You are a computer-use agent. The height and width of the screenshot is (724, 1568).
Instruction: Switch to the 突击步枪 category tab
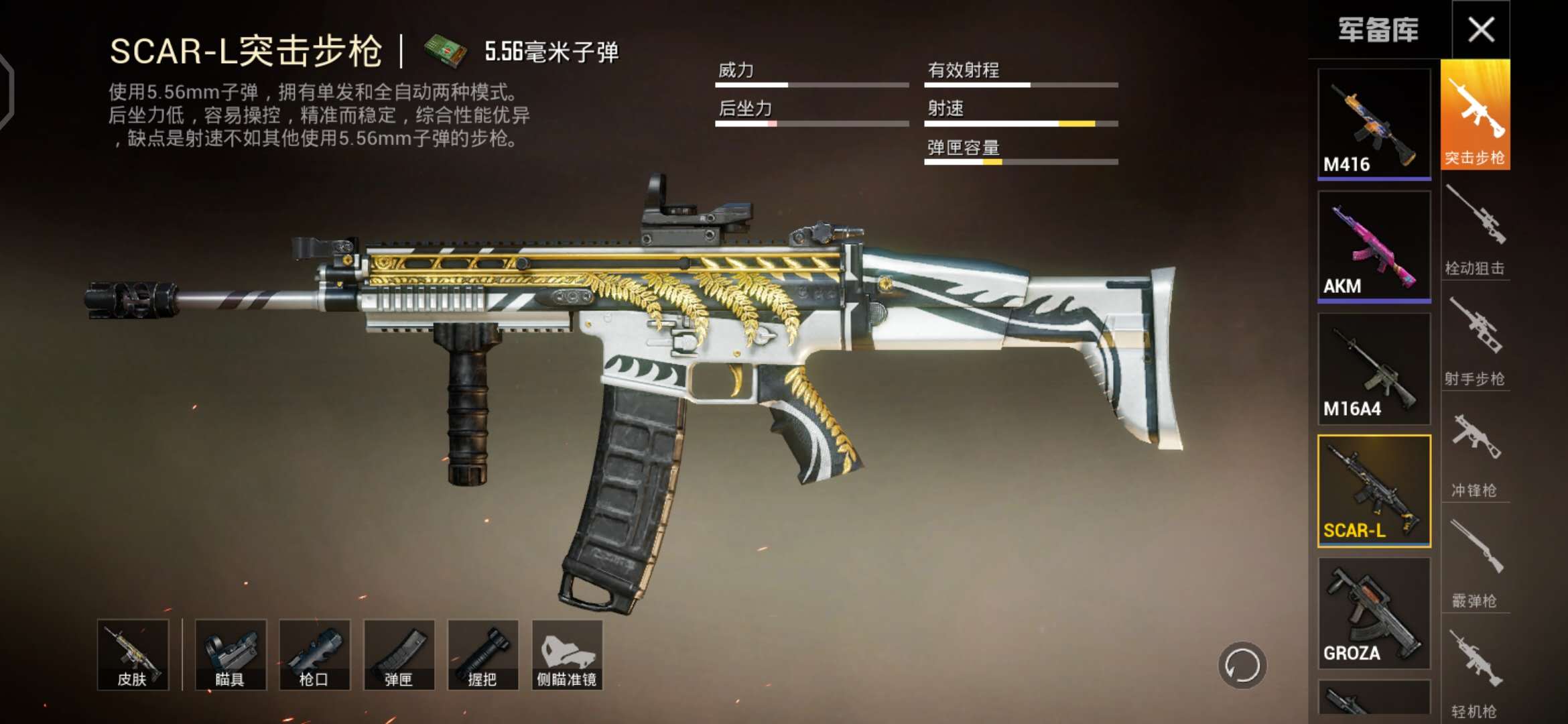click(x=1475, y=115)
